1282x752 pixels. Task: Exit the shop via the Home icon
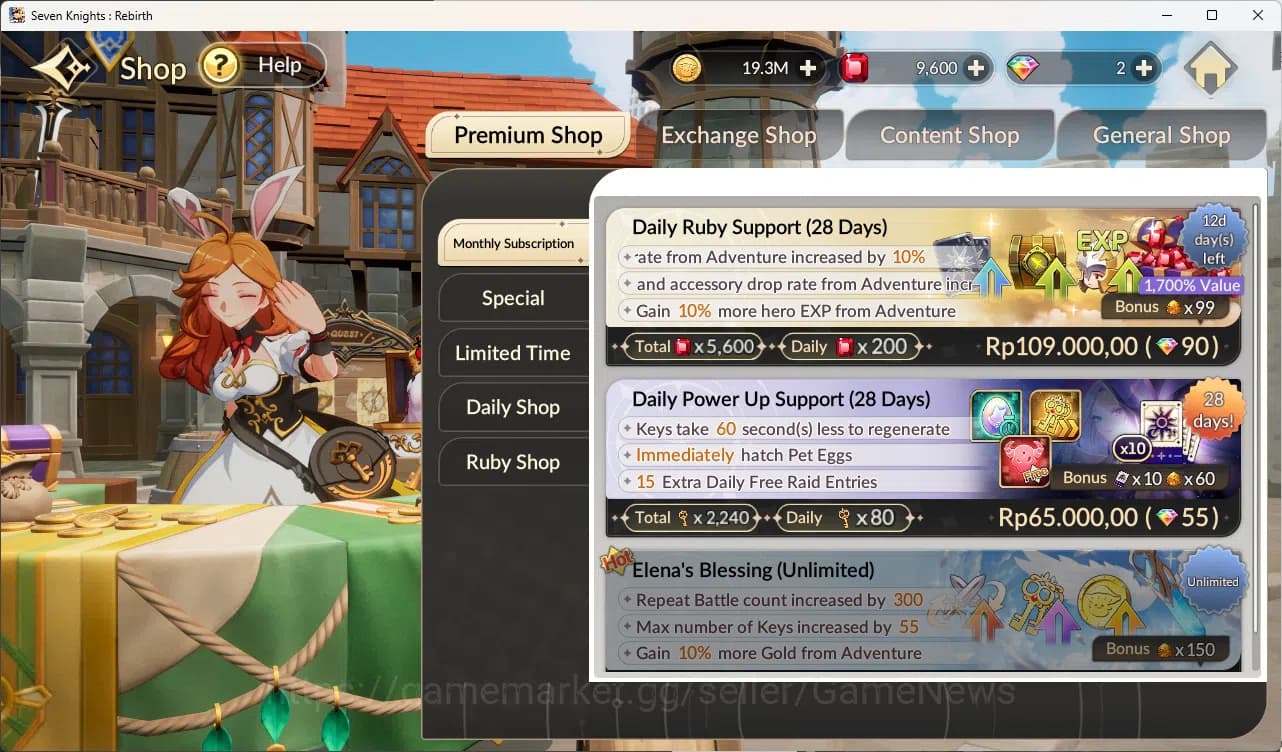[1211, 68]
